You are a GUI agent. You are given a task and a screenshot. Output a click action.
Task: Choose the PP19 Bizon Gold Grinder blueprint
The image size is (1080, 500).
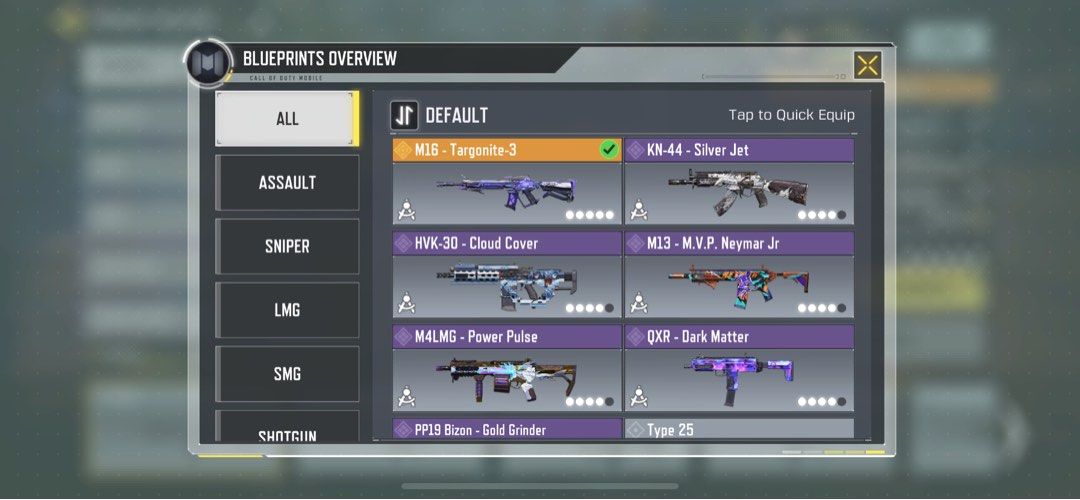(507, 430)
